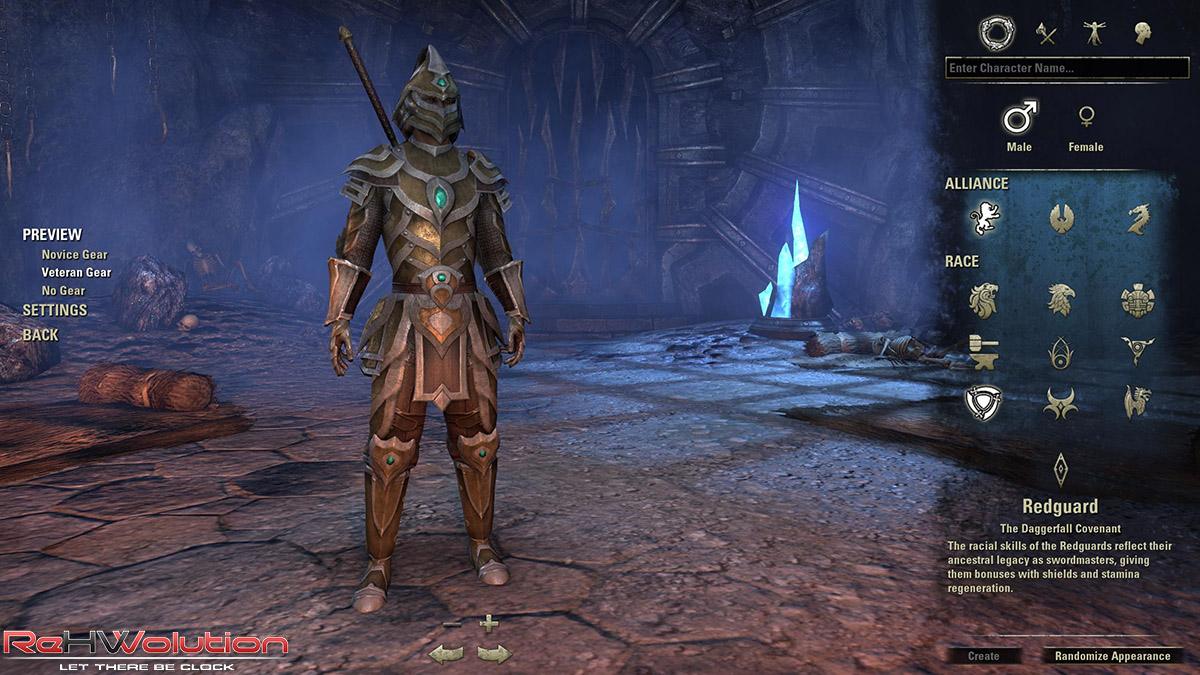Select the hammer and anvil race icon
Image resolution: width=1200 pixels, height=675 pixels.
pyautogui.click(x=985, y=351)
